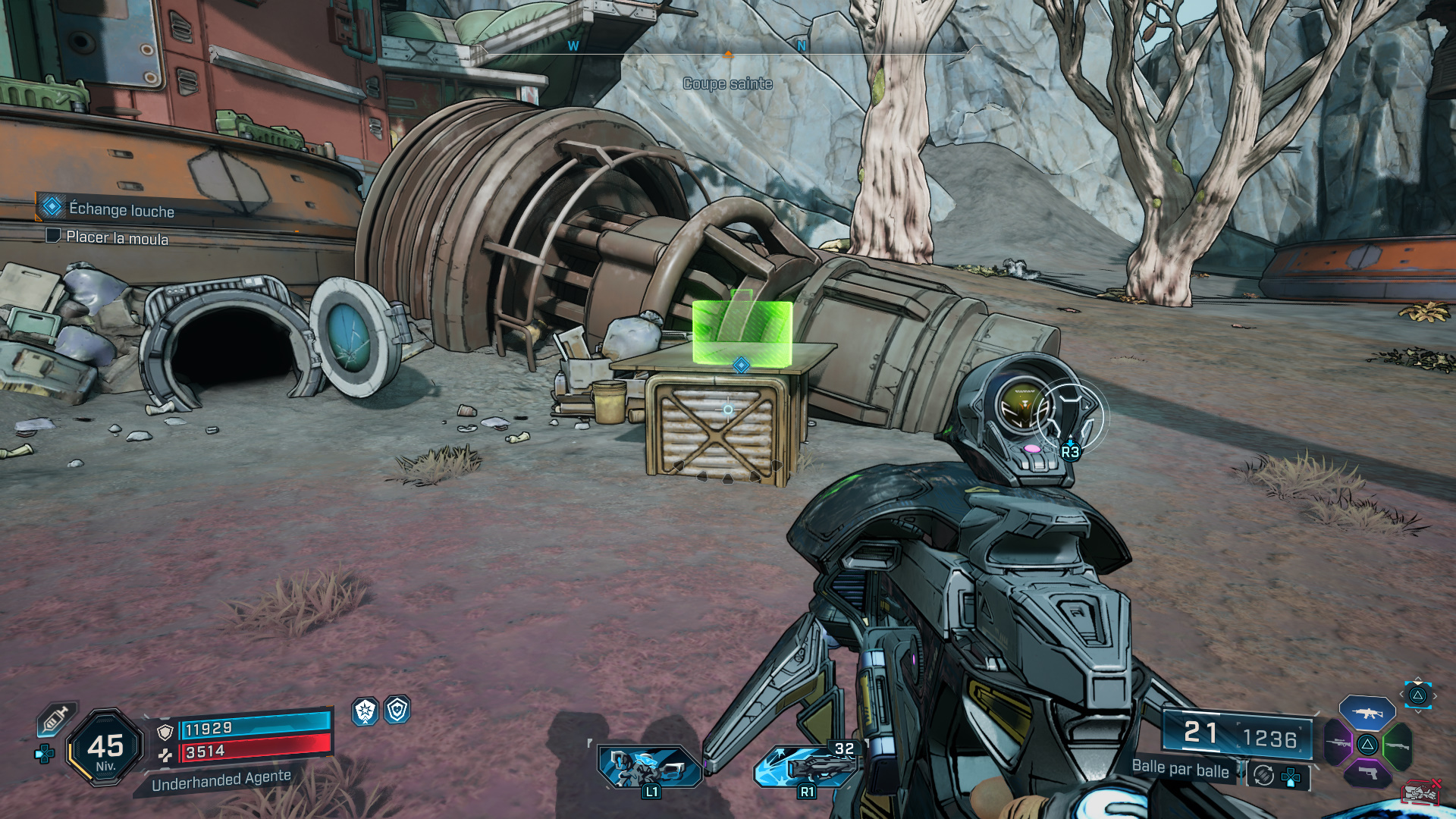Choose the pistol weapon slot
The width and height of the screenshot is (1456, 819).
point(1367,773)
